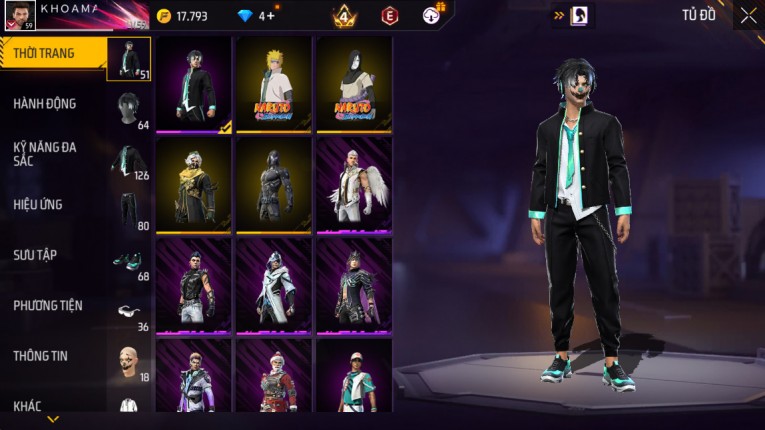
Task: Close the wardrobe with the X button
Action: [x=748, y=15]
